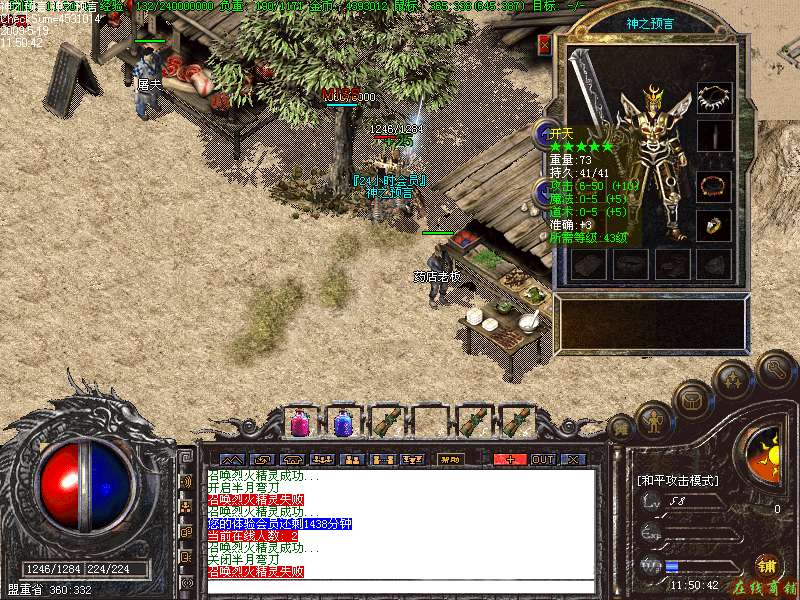Focus the chat text input field
The image size is (800, 600).
400,585
